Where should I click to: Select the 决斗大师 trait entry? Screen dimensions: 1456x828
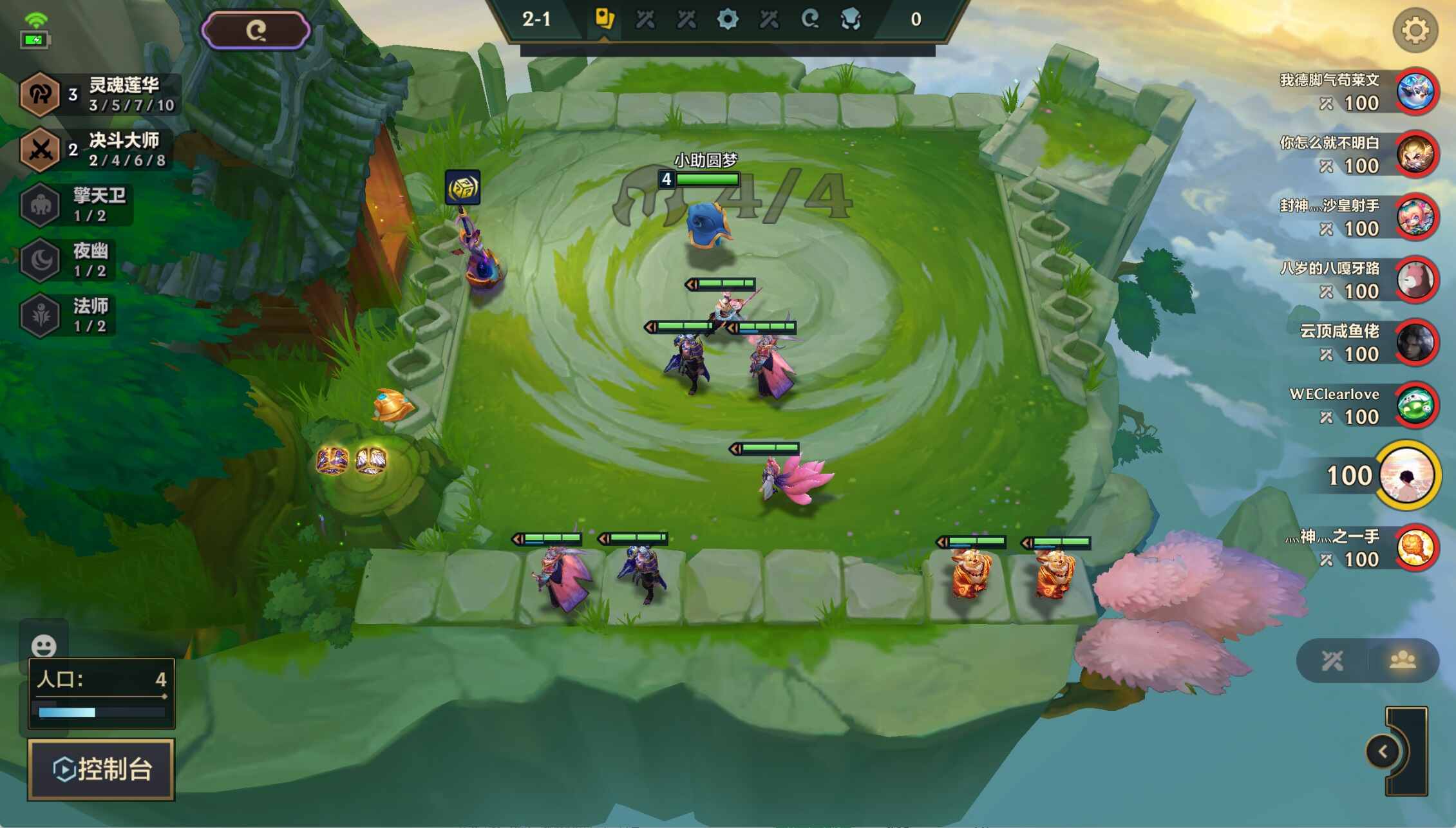[x=97, y=150]
